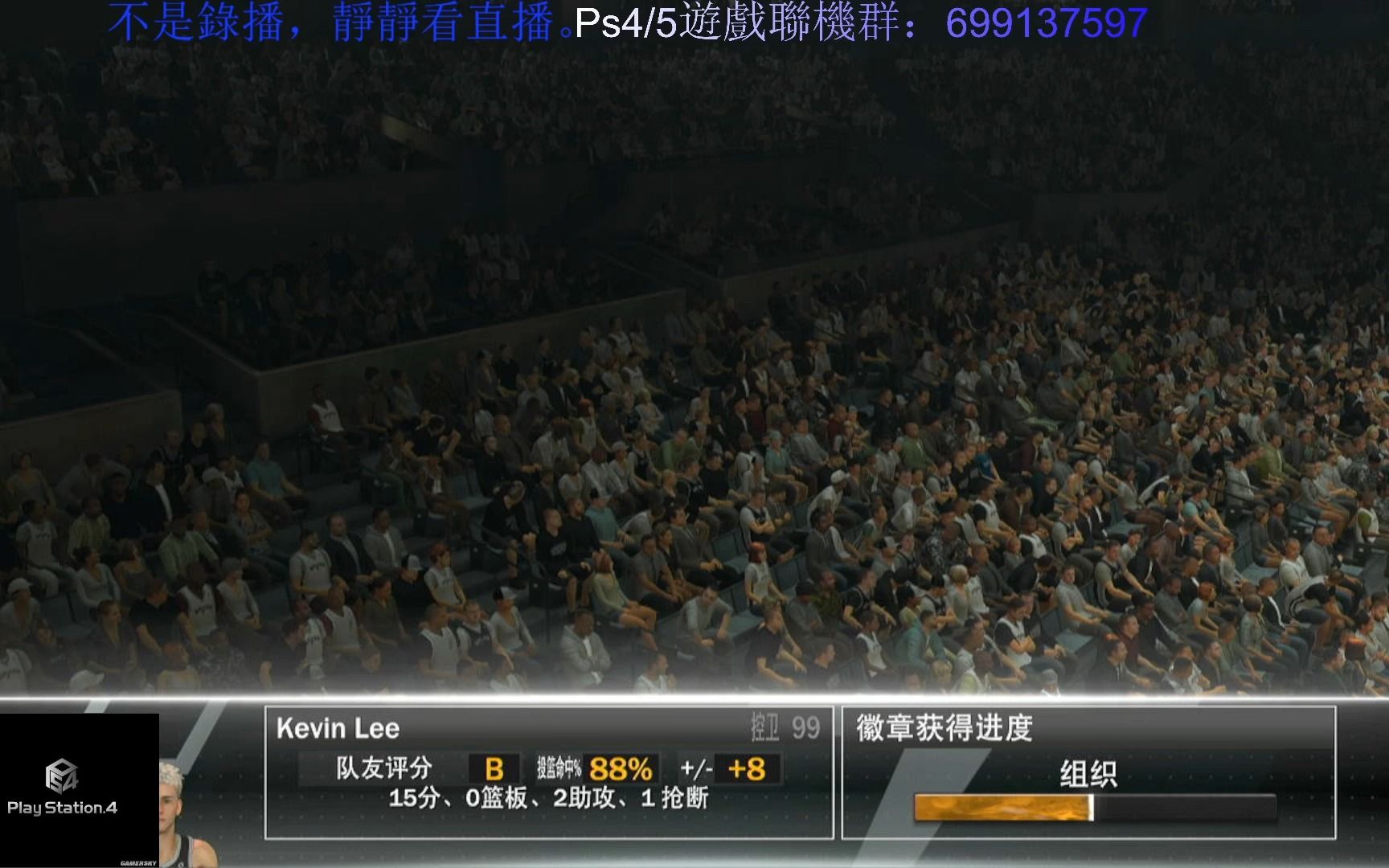Click the Kevin Lee name label
Viewport: 1389px width, 868px height.
coord(338,728)
